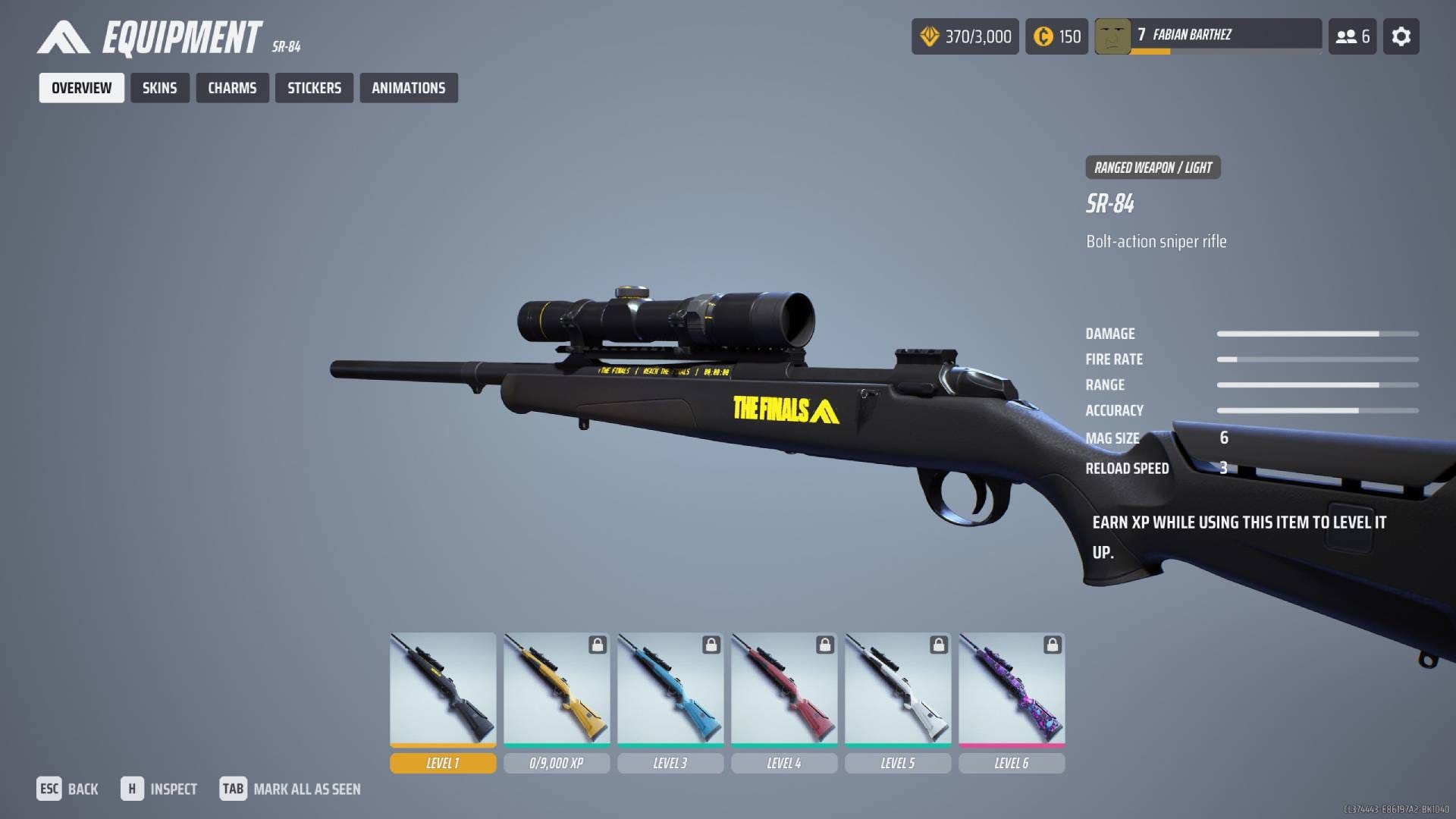
Task: Inspect the SR-84 weapon
Action: [159, 789]
